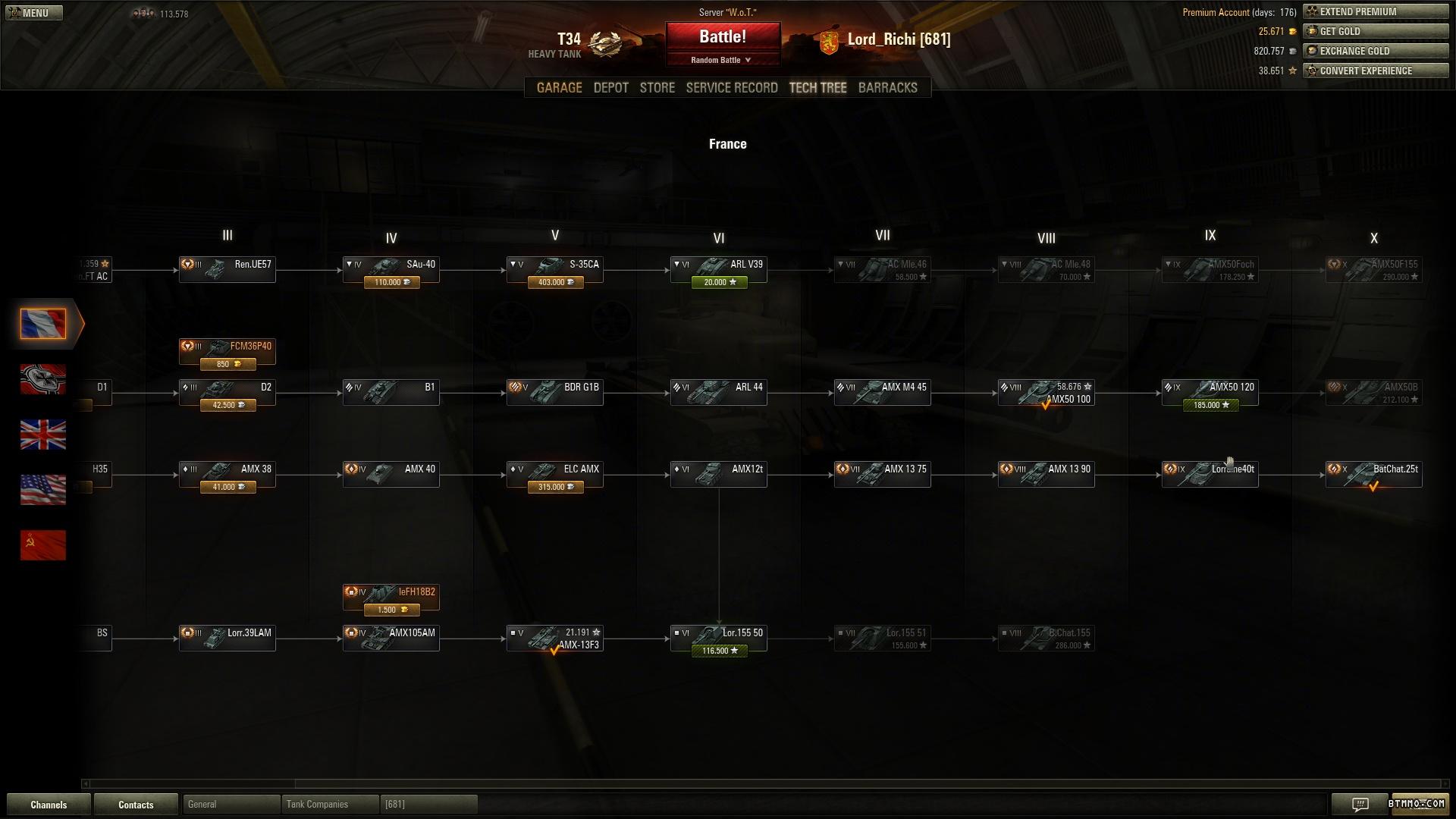
Task: Switch to the Garage tab
Action: (x=559, y=88)
